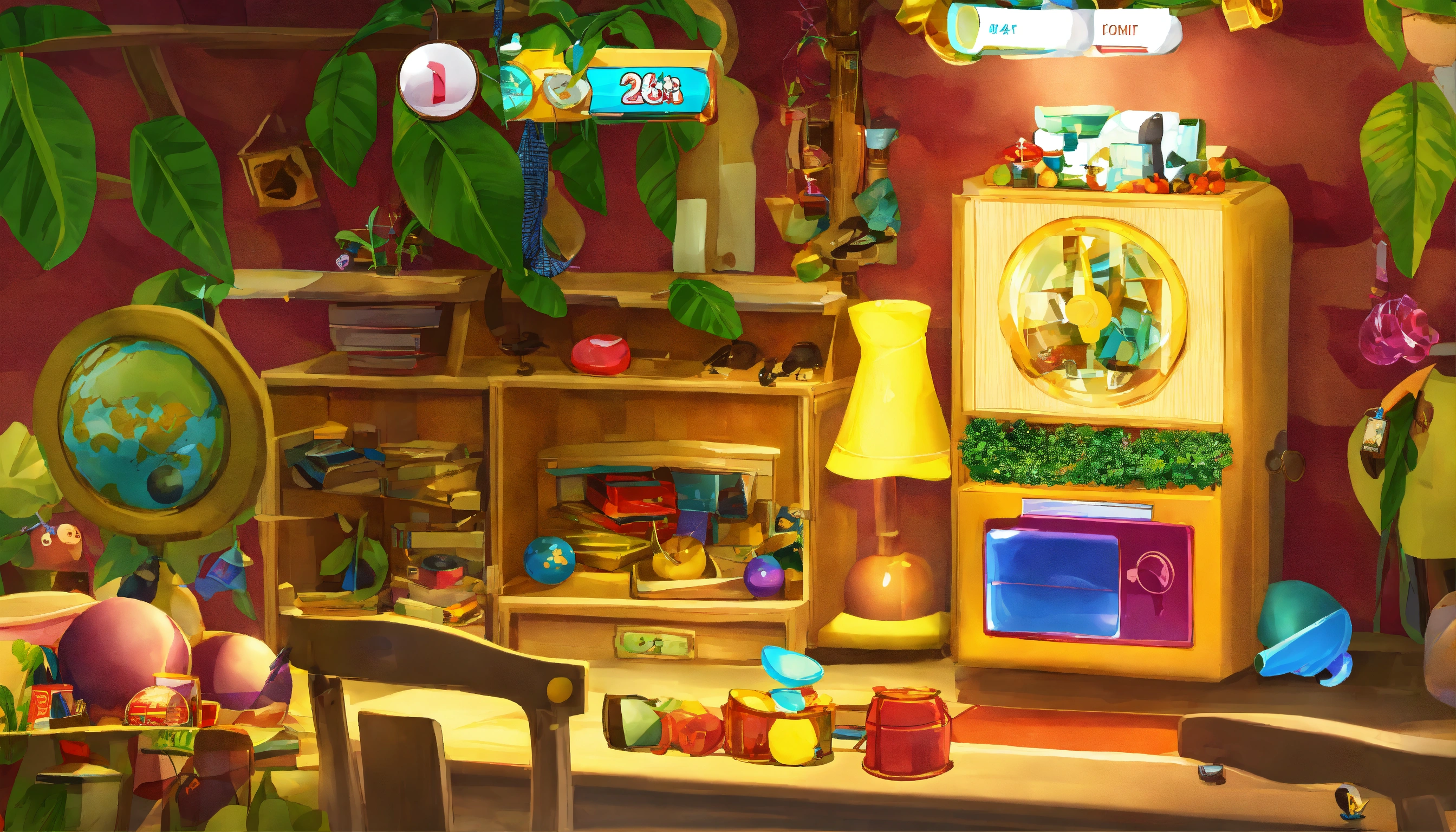The width and height of the screenshot is (1456, 832).
Task: Open the teal-lettered button on the white scroll
Action: (1002, 30)
